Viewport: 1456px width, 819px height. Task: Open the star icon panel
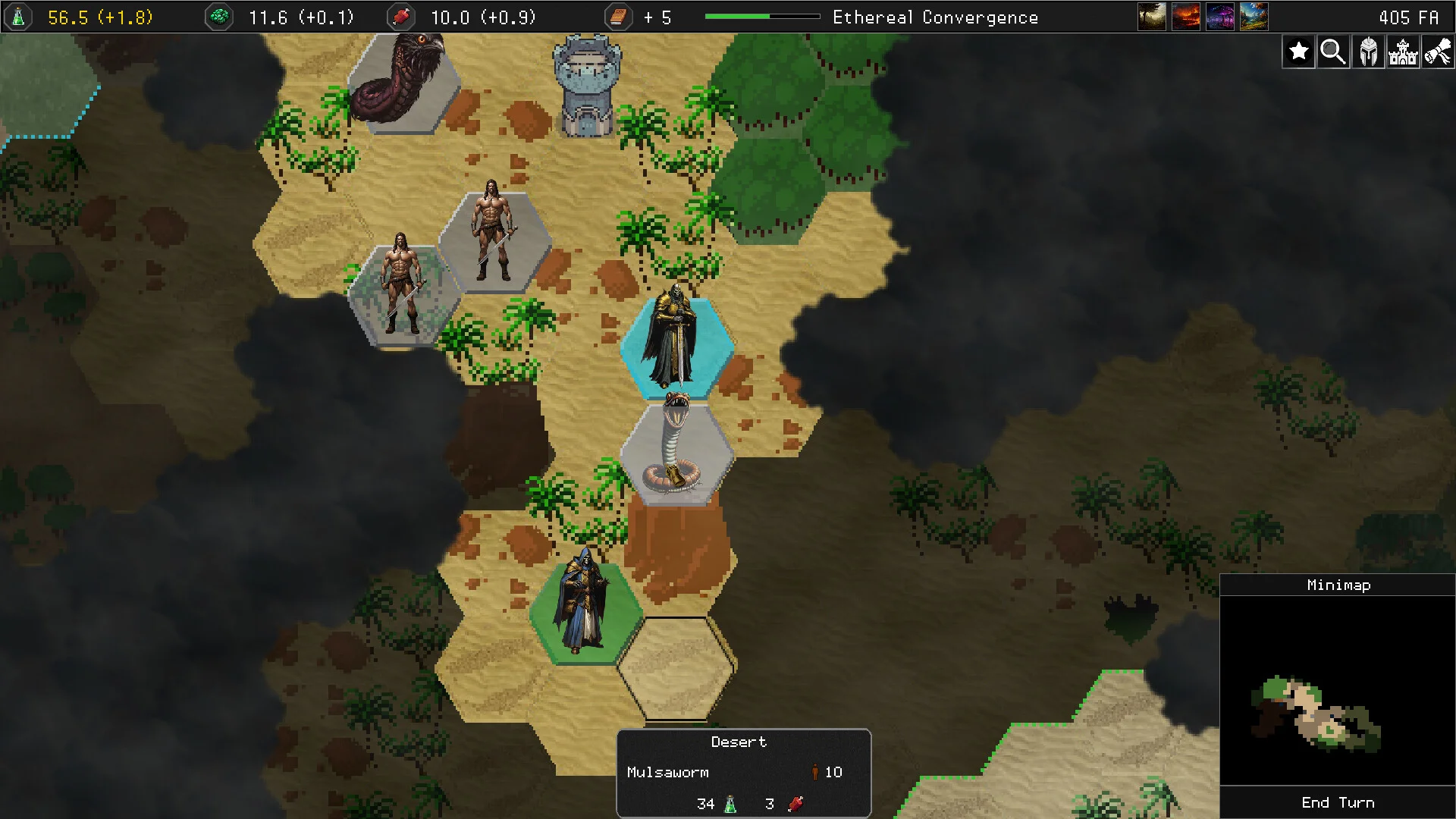[x=1298, y=52]
